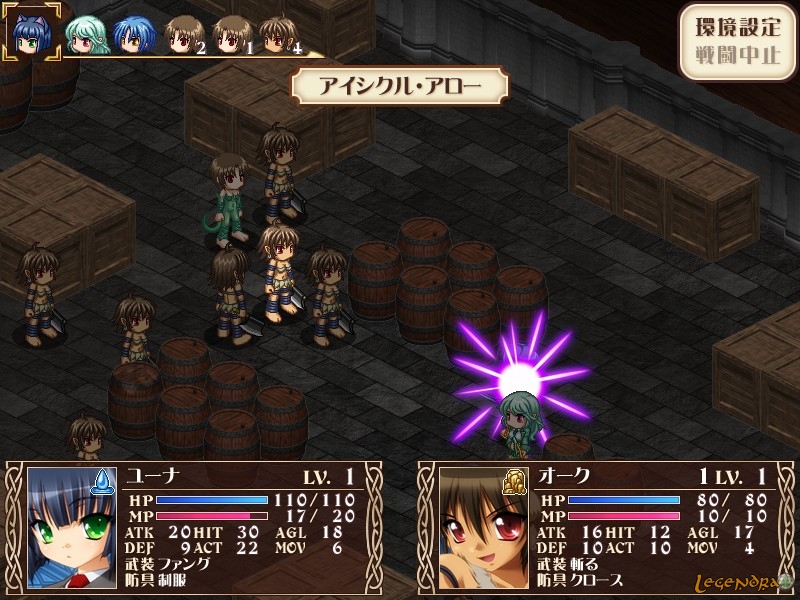800x600 pixels.
Task: Click the gold emblem icon on オーク's panel
Action: [517, 482]
